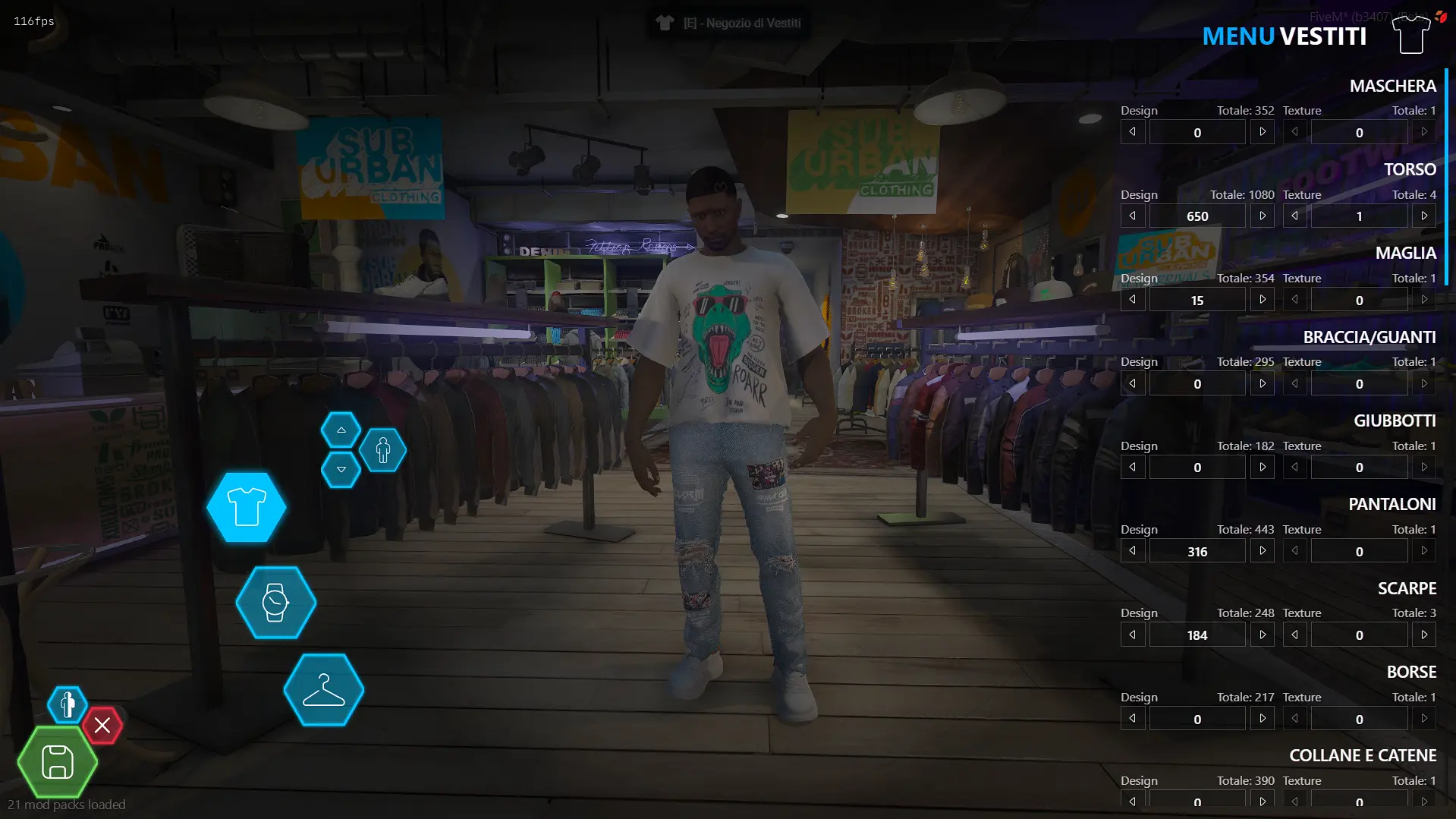1456x819 pixels.
Task: Click the up arrow hexagon near the character
Action: pyautogui.click(x=341, y=429)
